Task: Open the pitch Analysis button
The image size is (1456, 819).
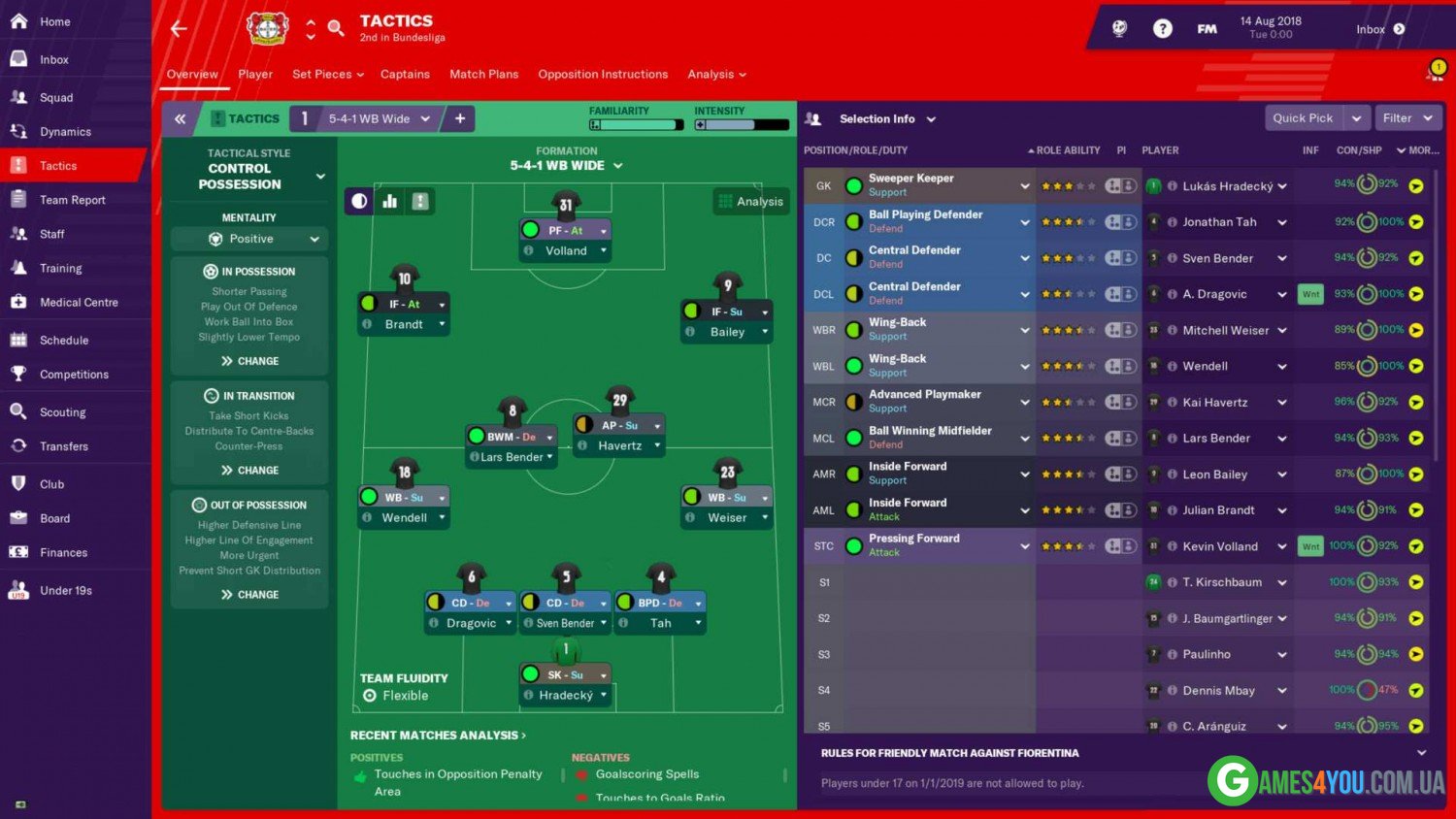Action: (x=750, y=201)
